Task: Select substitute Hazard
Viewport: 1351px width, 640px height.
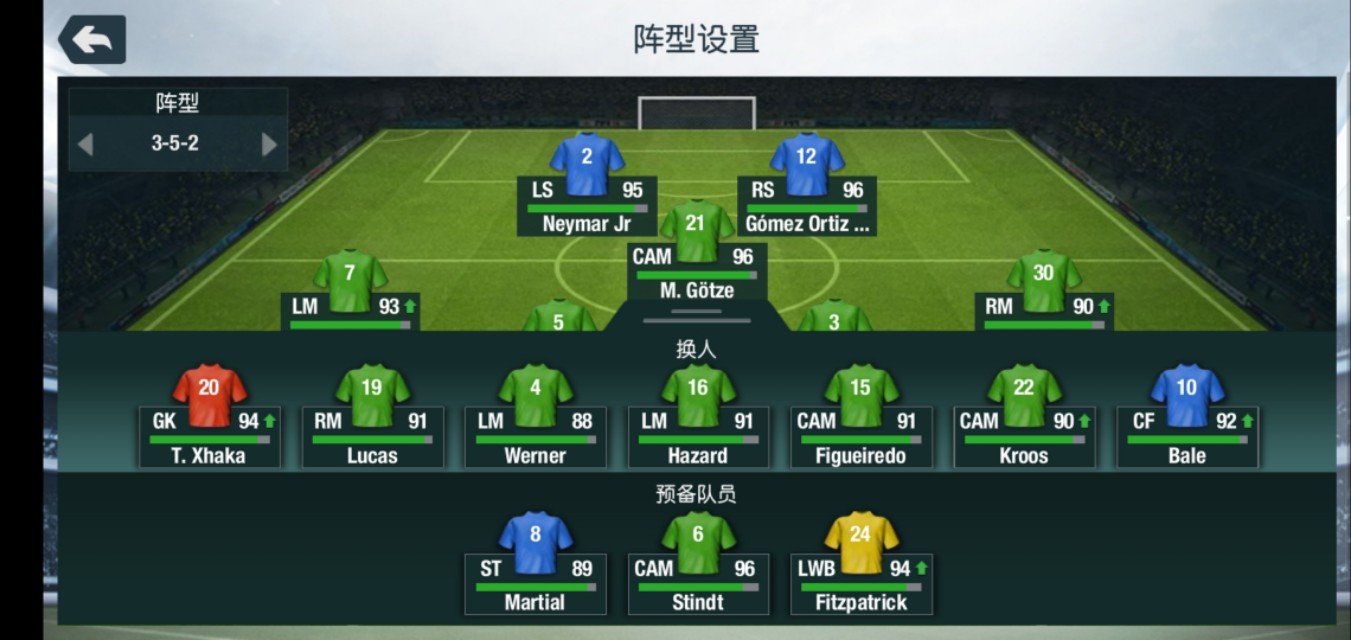Action: click(x=698, y=418)
